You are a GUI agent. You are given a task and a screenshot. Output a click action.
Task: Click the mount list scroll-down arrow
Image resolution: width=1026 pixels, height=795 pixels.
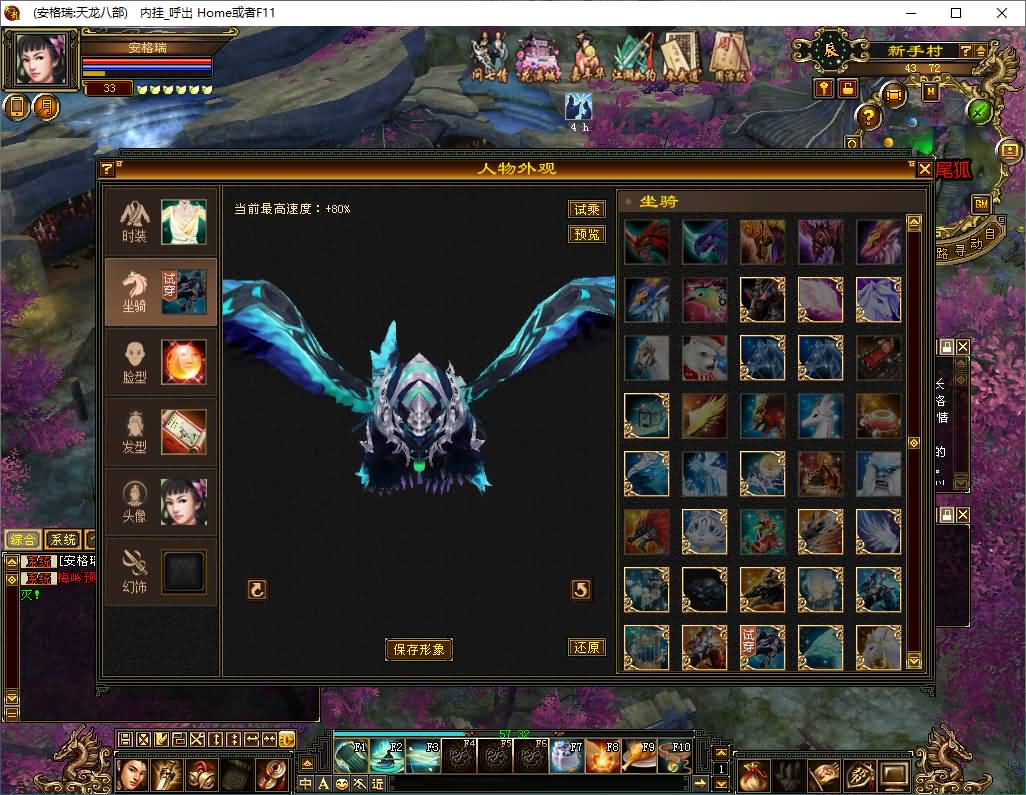click(914, 661)
